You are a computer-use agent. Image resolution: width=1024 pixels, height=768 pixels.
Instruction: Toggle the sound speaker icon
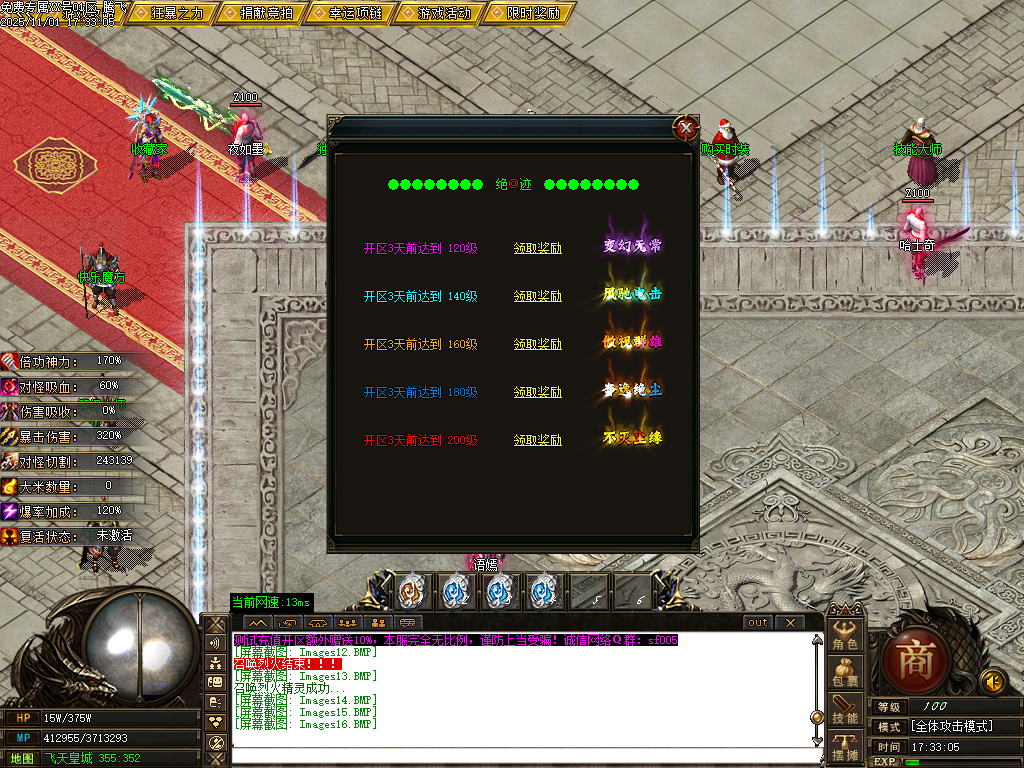point(992,682)
